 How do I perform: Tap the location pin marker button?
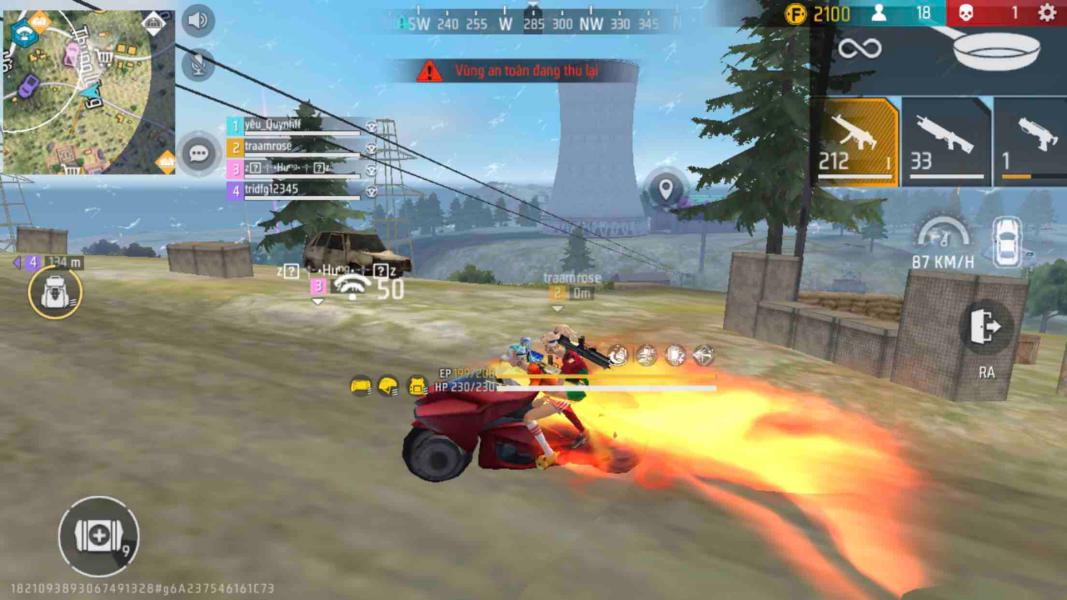click(666, 189)
